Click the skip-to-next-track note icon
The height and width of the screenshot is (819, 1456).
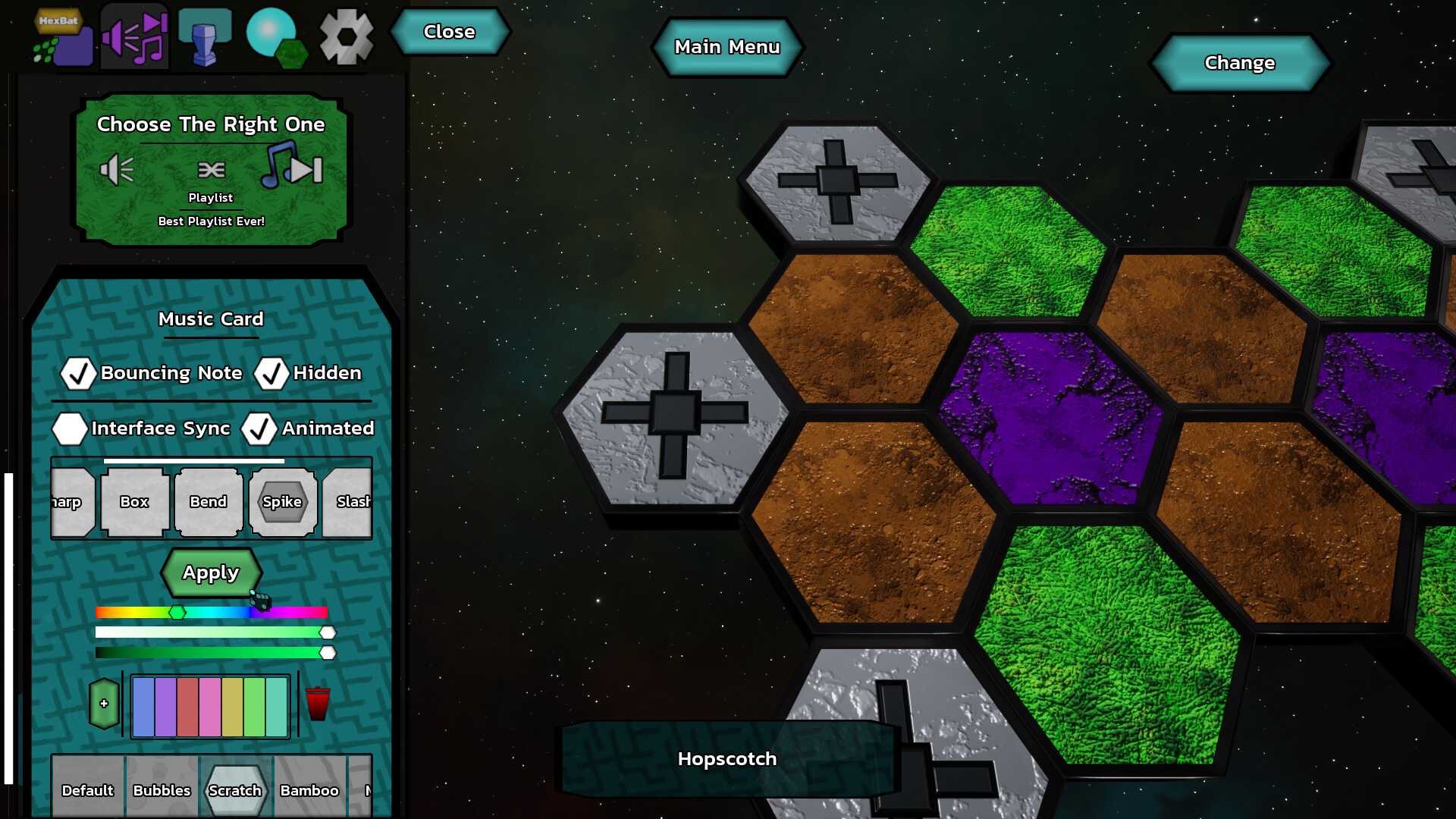292,168
